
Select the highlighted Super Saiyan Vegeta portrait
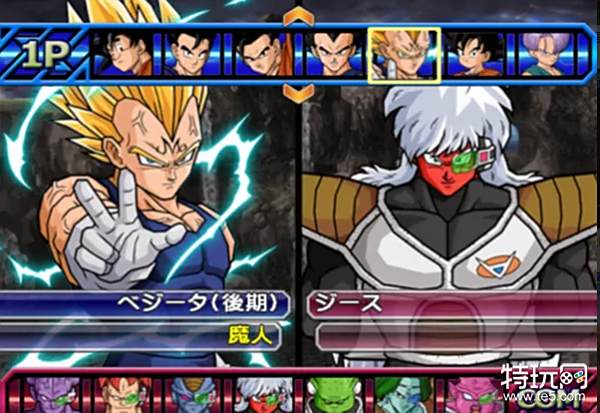pos(403,53)
